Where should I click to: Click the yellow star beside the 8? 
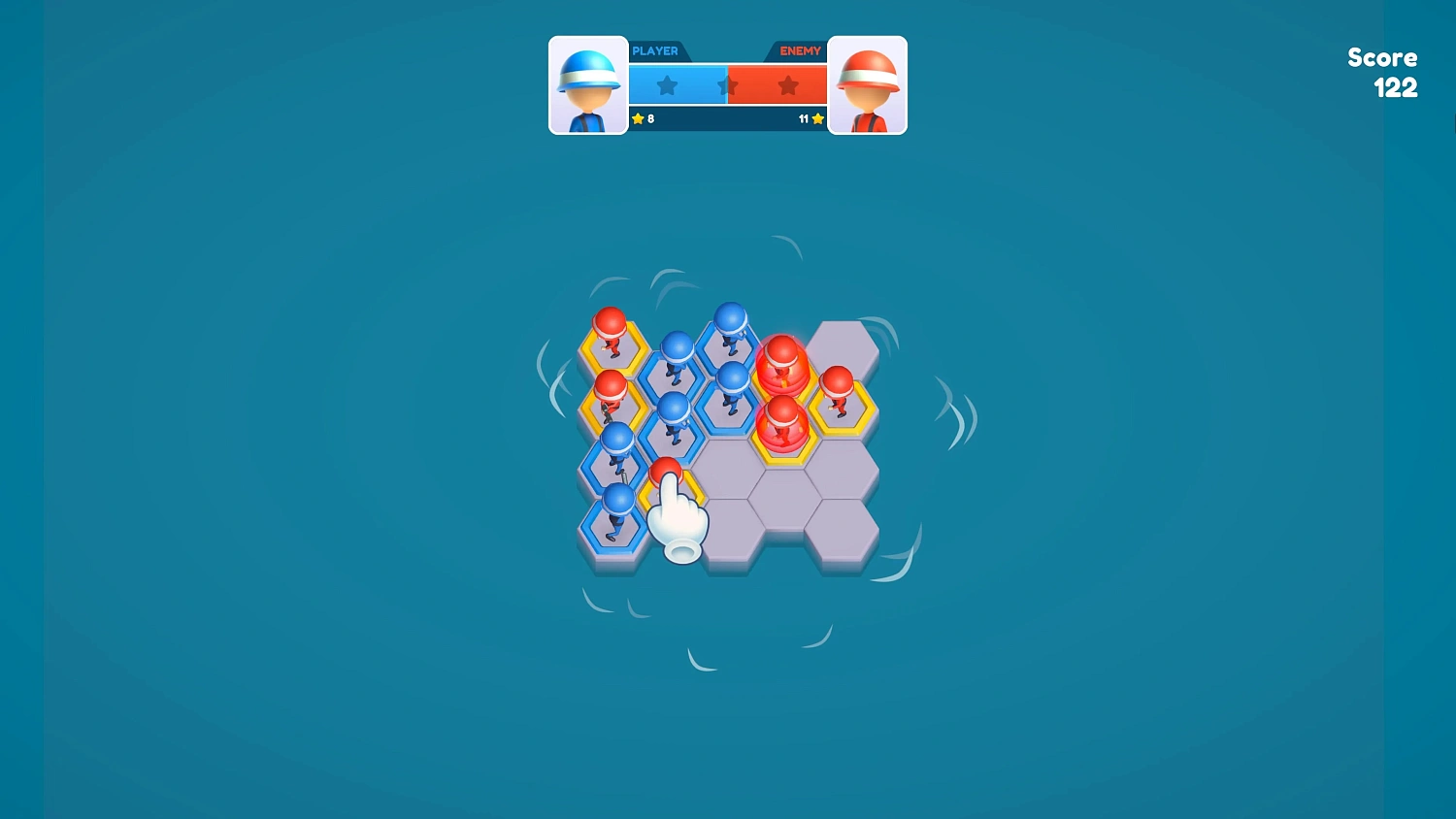pos(637,118)
